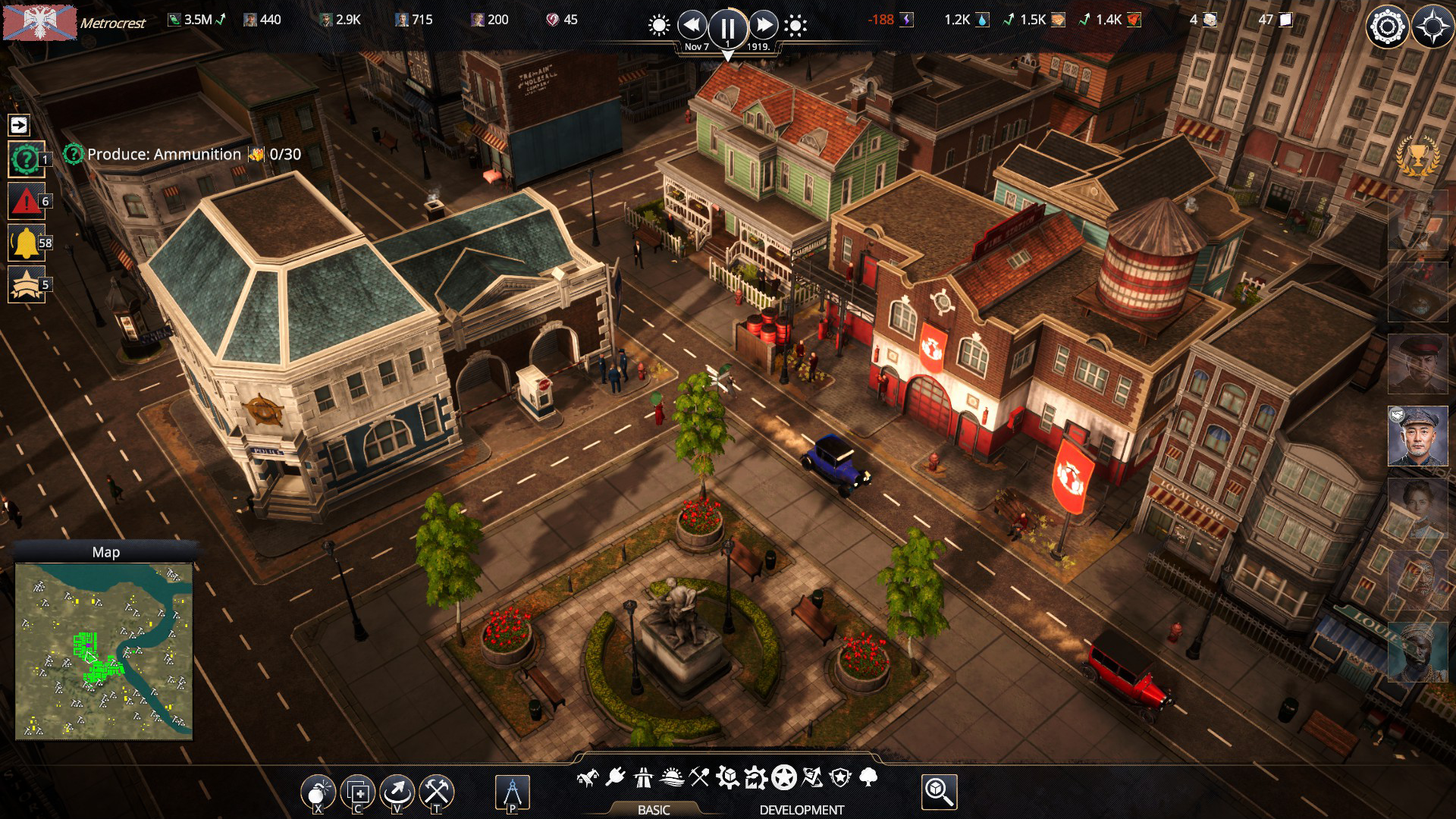The image size is (1456, 819).
Task: Collapse the side panel with arrow button
Action: 19,124
